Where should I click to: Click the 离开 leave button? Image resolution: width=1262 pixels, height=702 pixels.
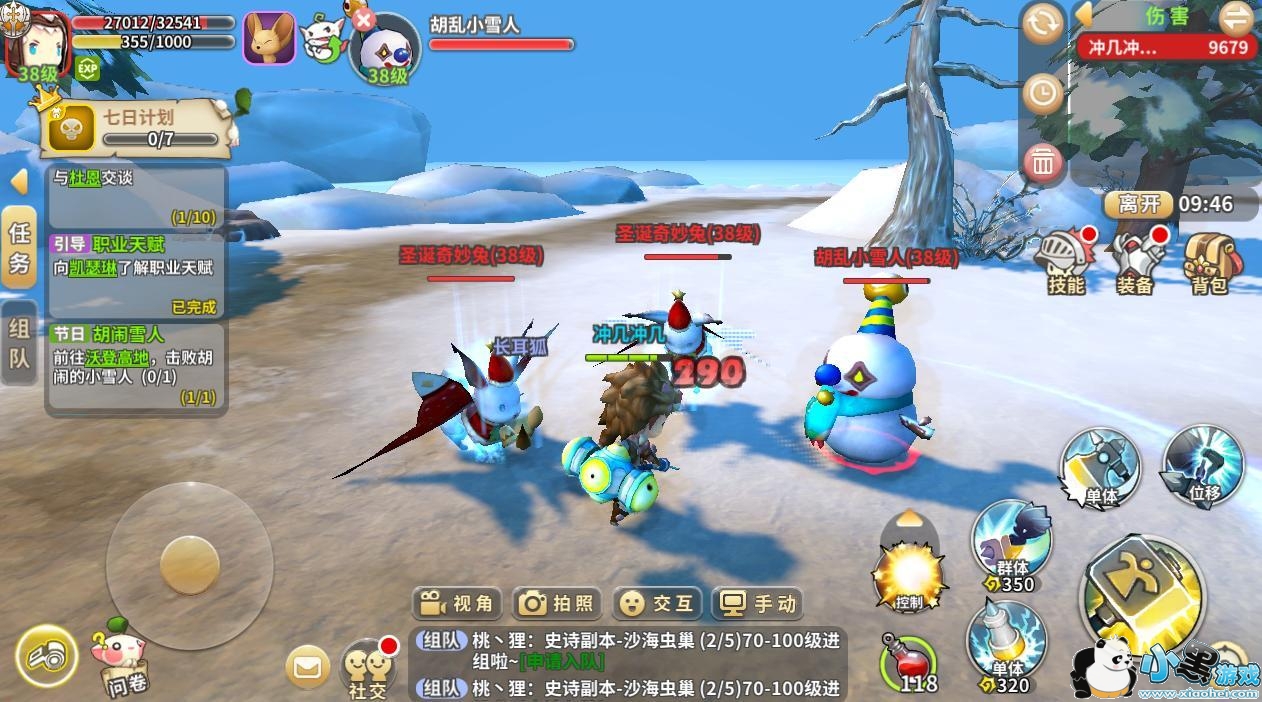click(x=1138, y=204)
